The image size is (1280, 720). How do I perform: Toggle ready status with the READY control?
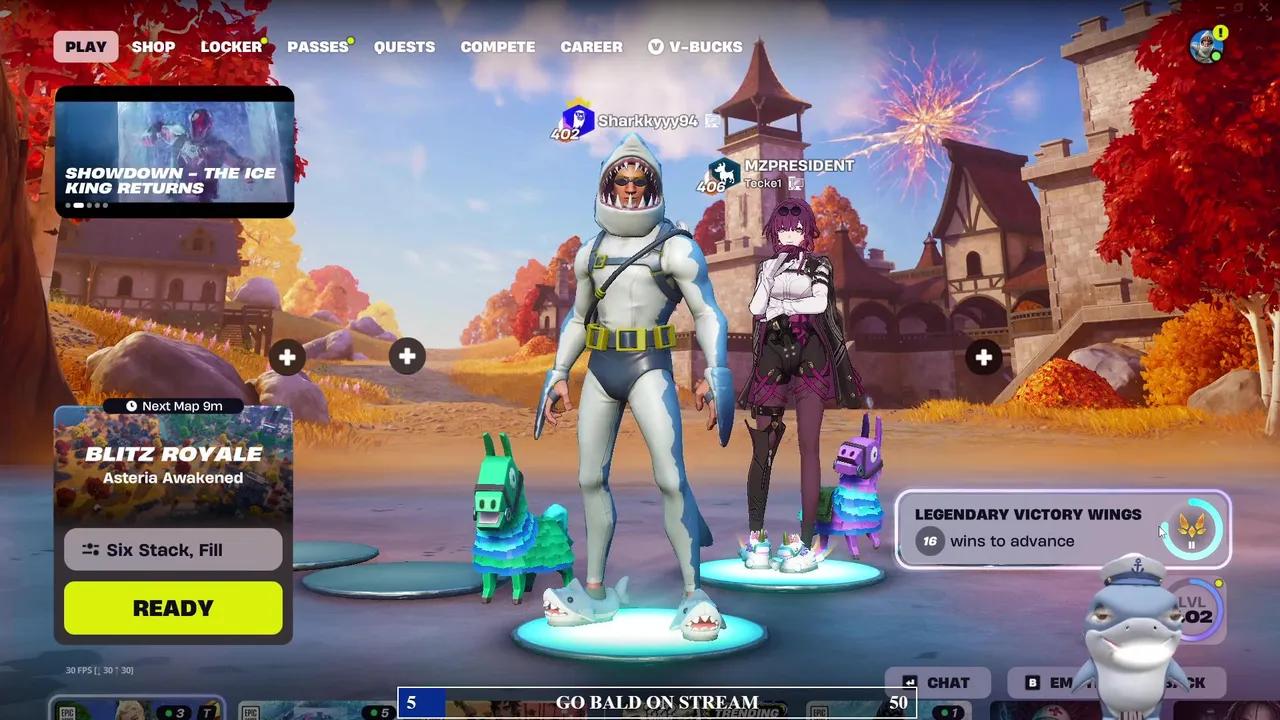click(172, 607)
